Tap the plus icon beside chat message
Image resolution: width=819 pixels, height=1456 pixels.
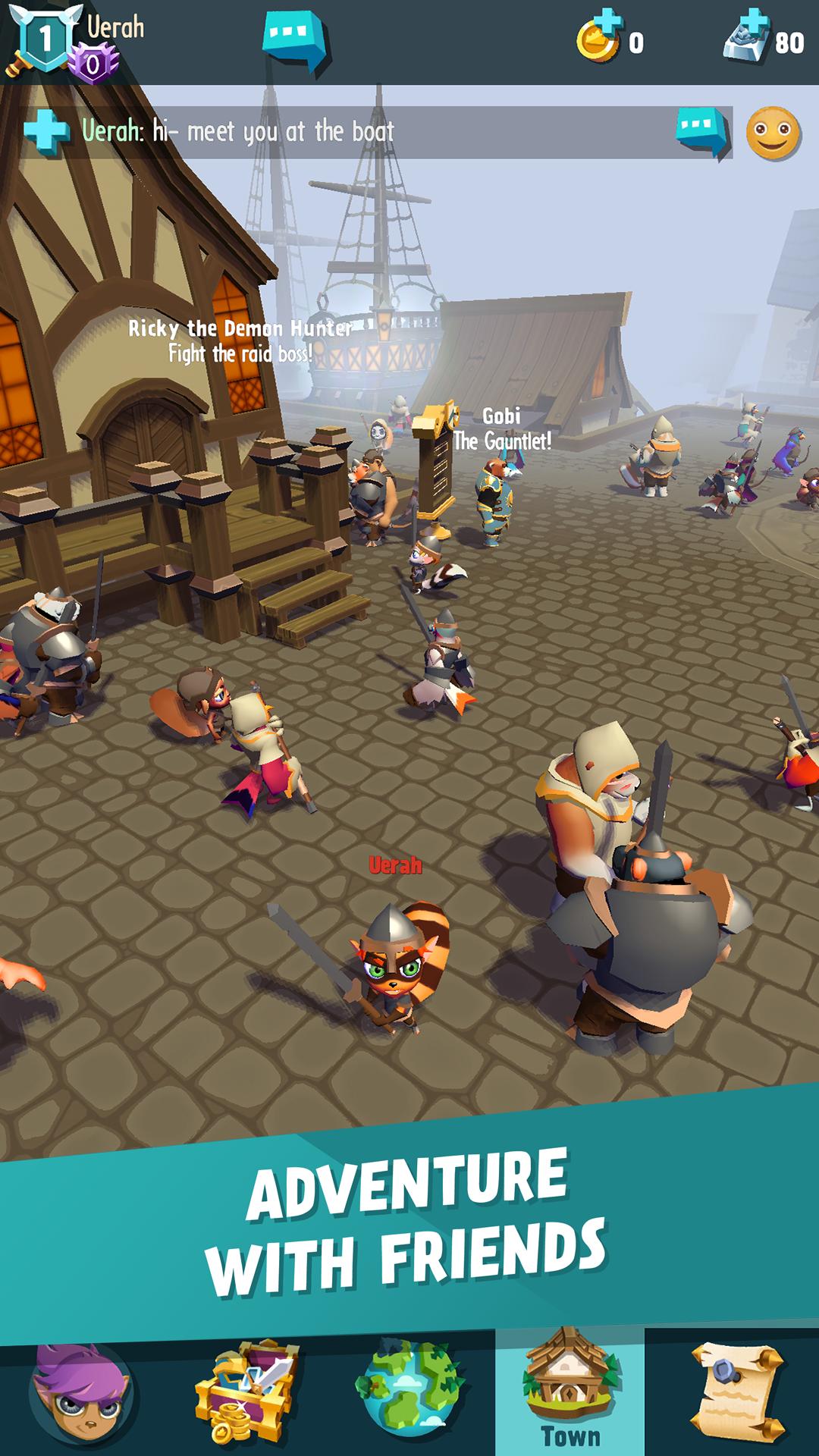[x=47, y=132]
